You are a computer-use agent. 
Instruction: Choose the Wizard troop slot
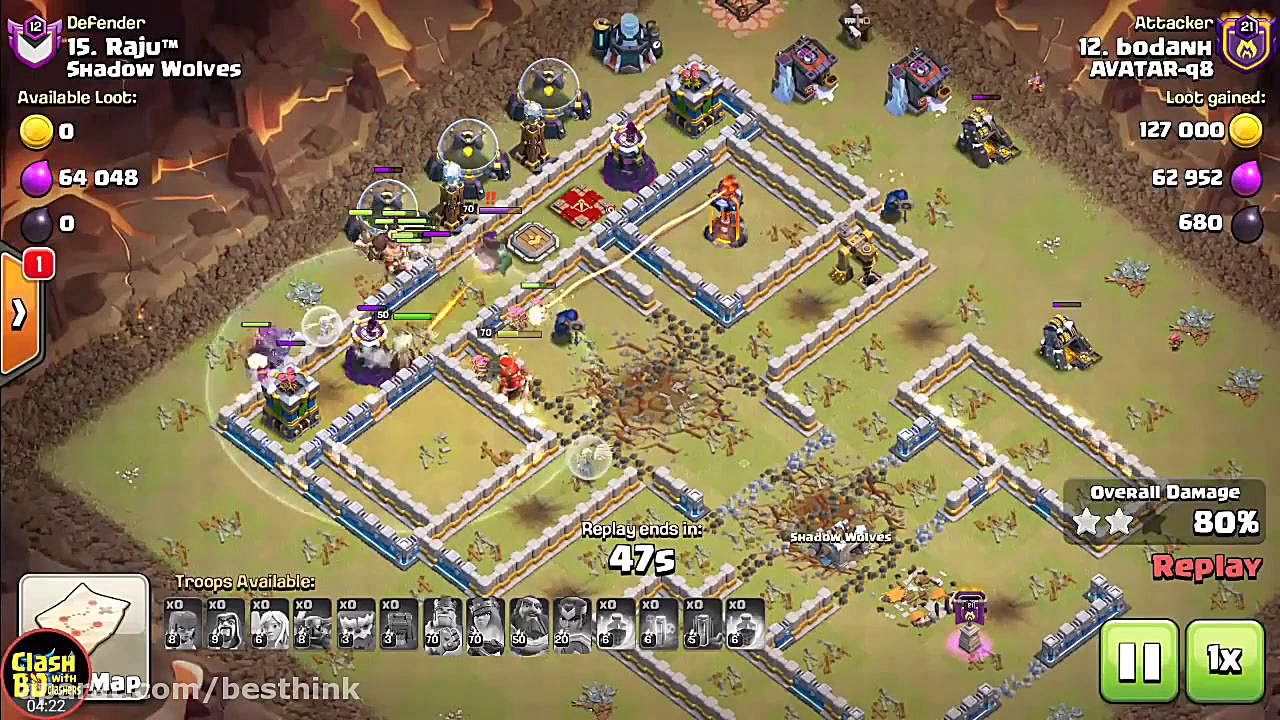click(227, 625)
